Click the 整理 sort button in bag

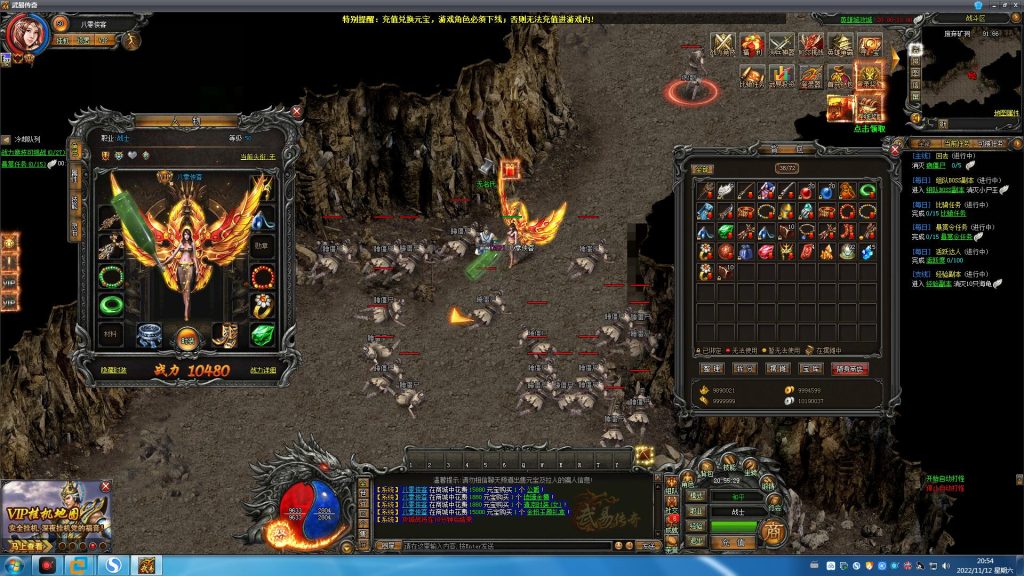click(709, 368)
